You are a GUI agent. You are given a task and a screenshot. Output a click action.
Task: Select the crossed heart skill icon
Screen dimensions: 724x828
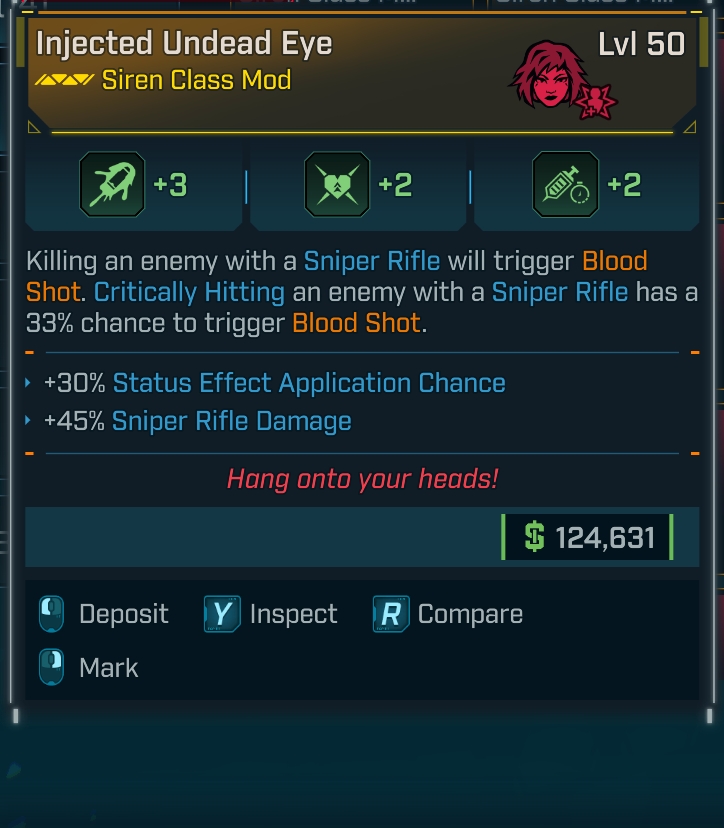click(x=339, y=186)
